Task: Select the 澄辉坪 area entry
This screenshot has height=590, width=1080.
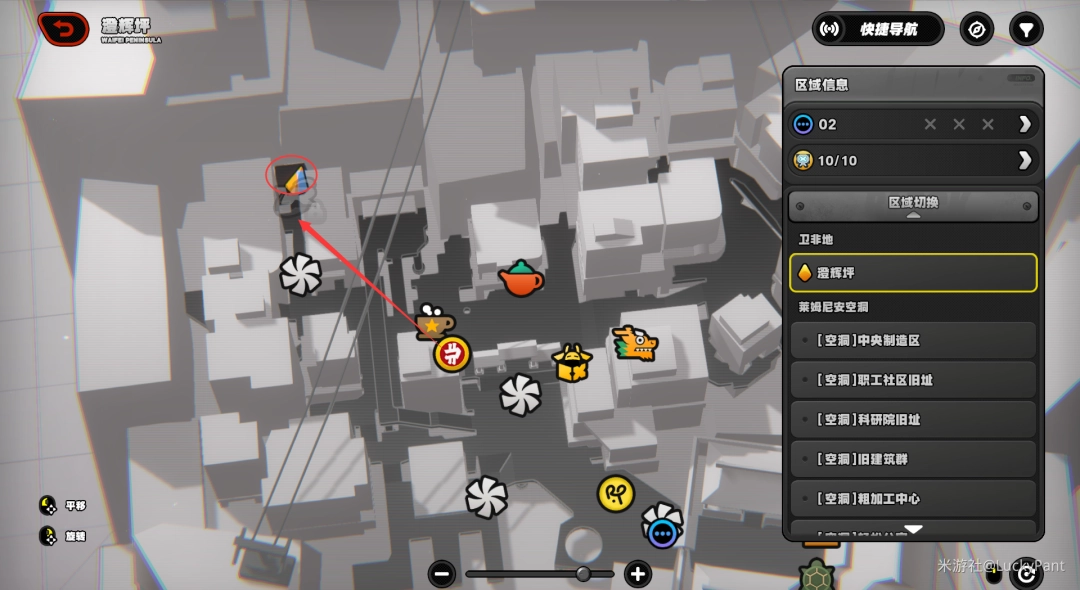Action: coord(913,272)
